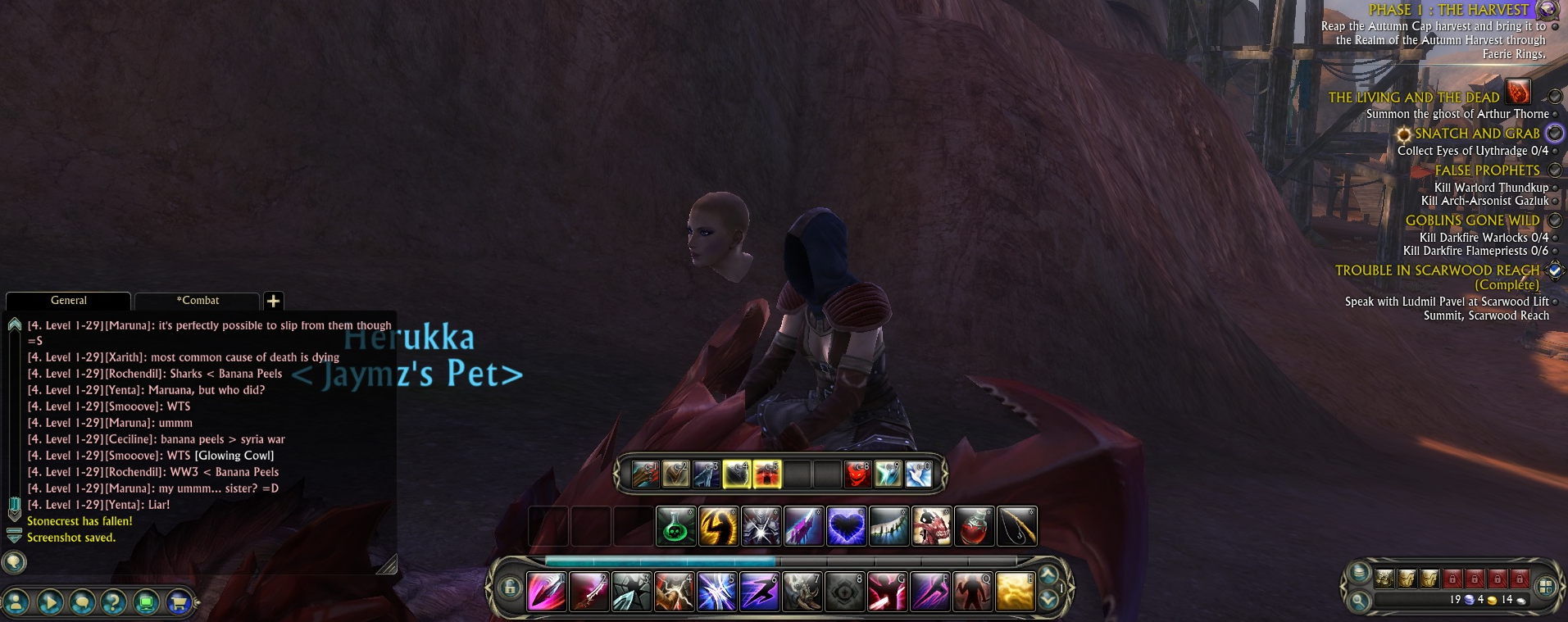Click the Glowing Cowl item link in chat

(234, 456)
